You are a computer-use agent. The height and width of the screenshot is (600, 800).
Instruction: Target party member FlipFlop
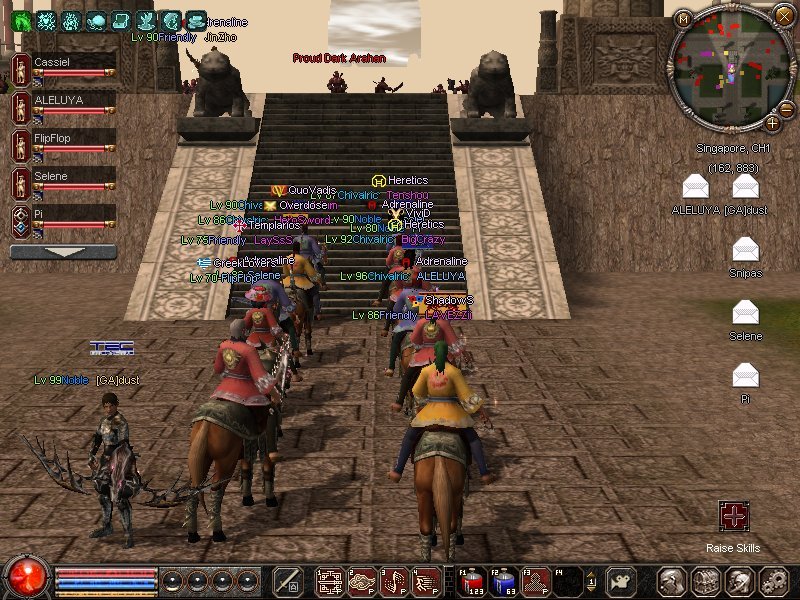64,143
